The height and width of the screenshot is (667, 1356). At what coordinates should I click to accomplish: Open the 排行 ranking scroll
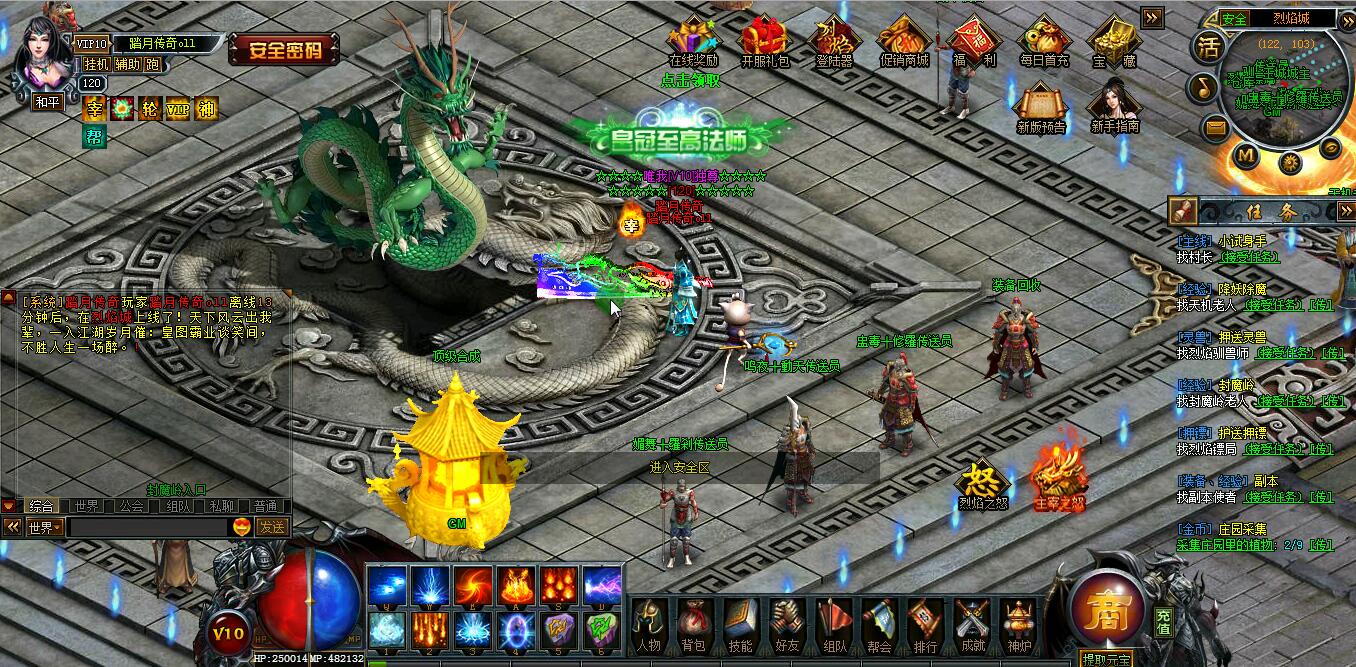tap(925, 623)
